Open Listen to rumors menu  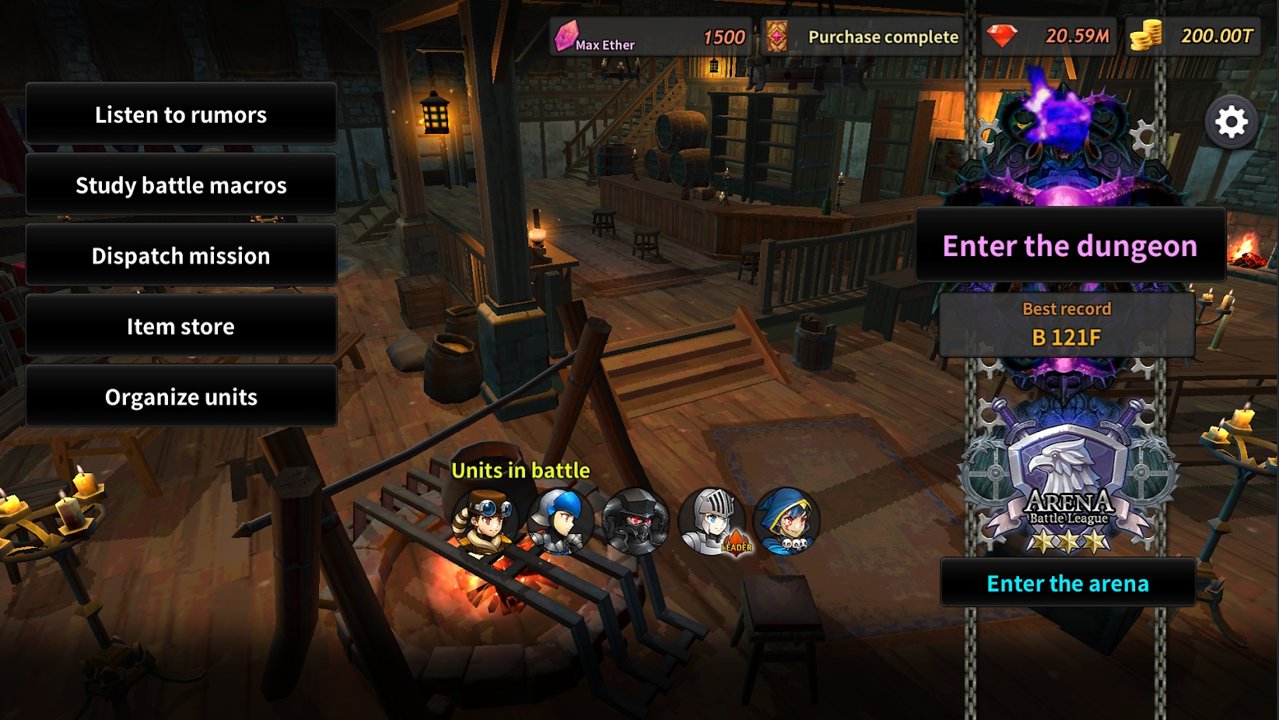181,115
